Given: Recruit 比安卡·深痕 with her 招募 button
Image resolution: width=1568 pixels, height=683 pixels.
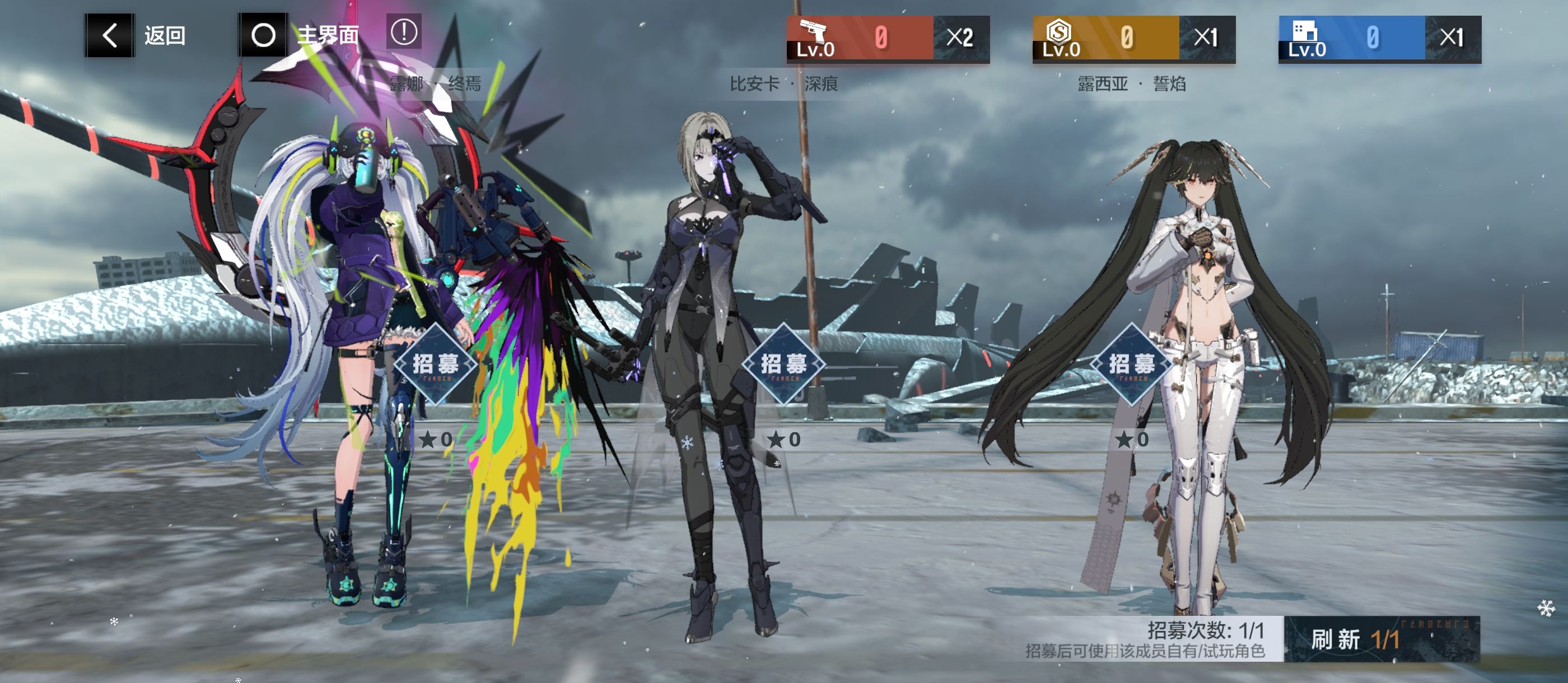Looking at the screenshot, I should pyautogui.click(x=783, y=364).
